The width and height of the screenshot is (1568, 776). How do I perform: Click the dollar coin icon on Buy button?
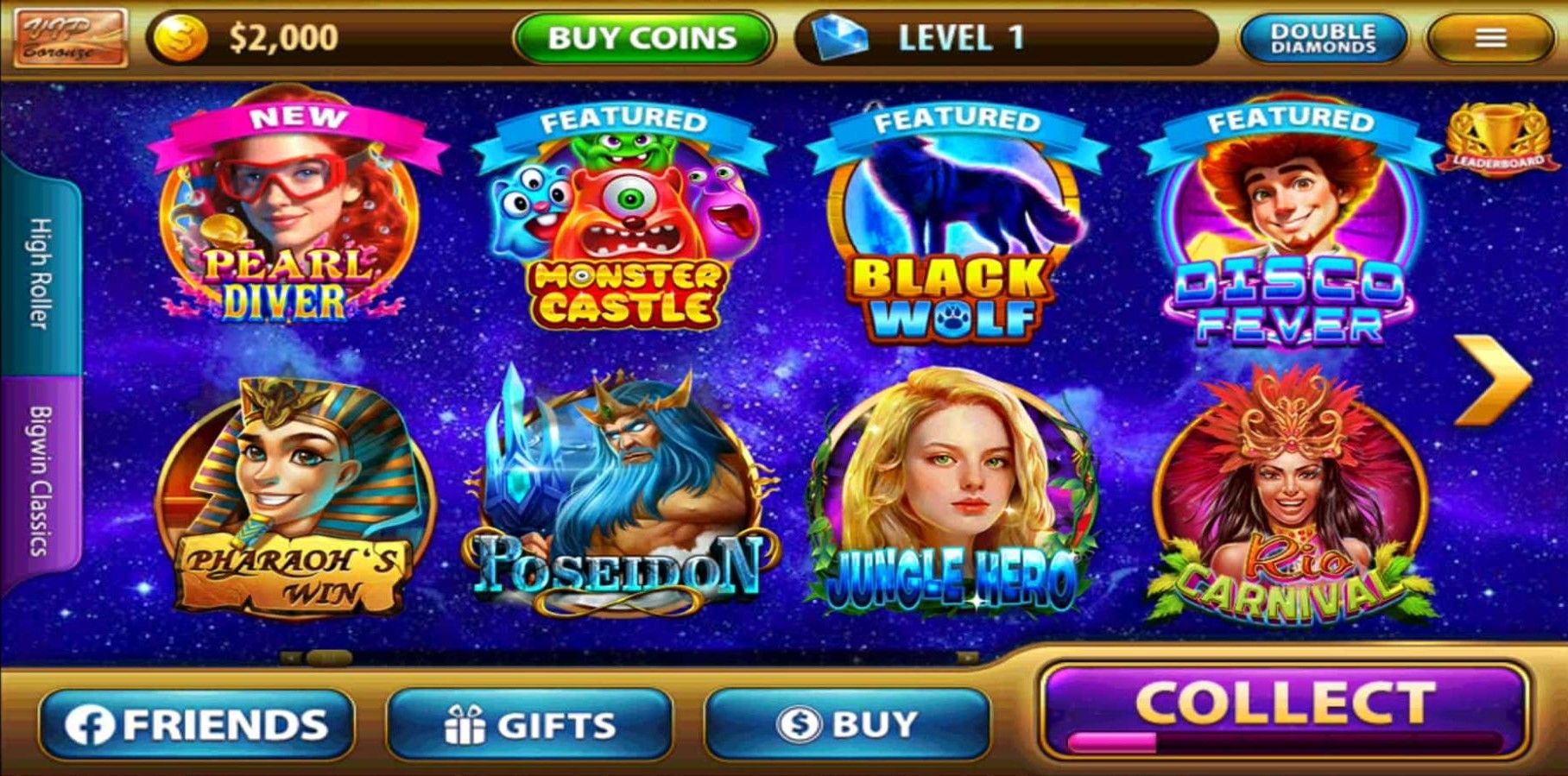(797, 725)
